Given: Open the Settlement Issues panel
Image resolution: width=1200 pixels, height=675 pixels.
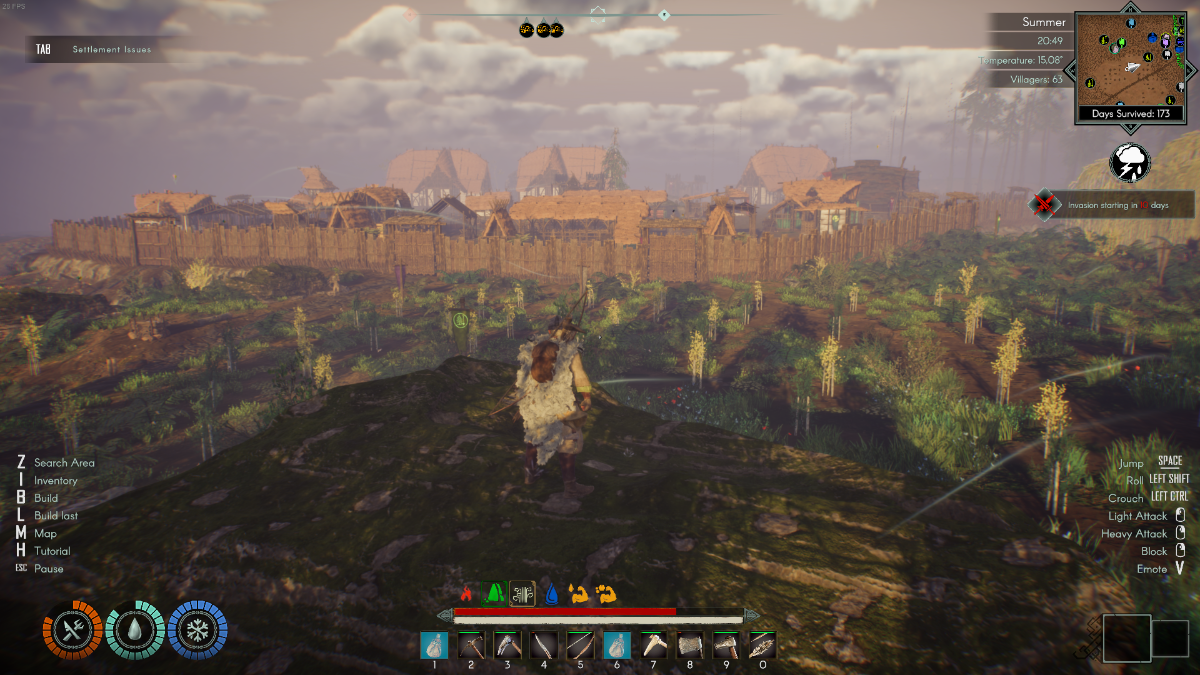Looking at the screenshot, I should 100,49.
